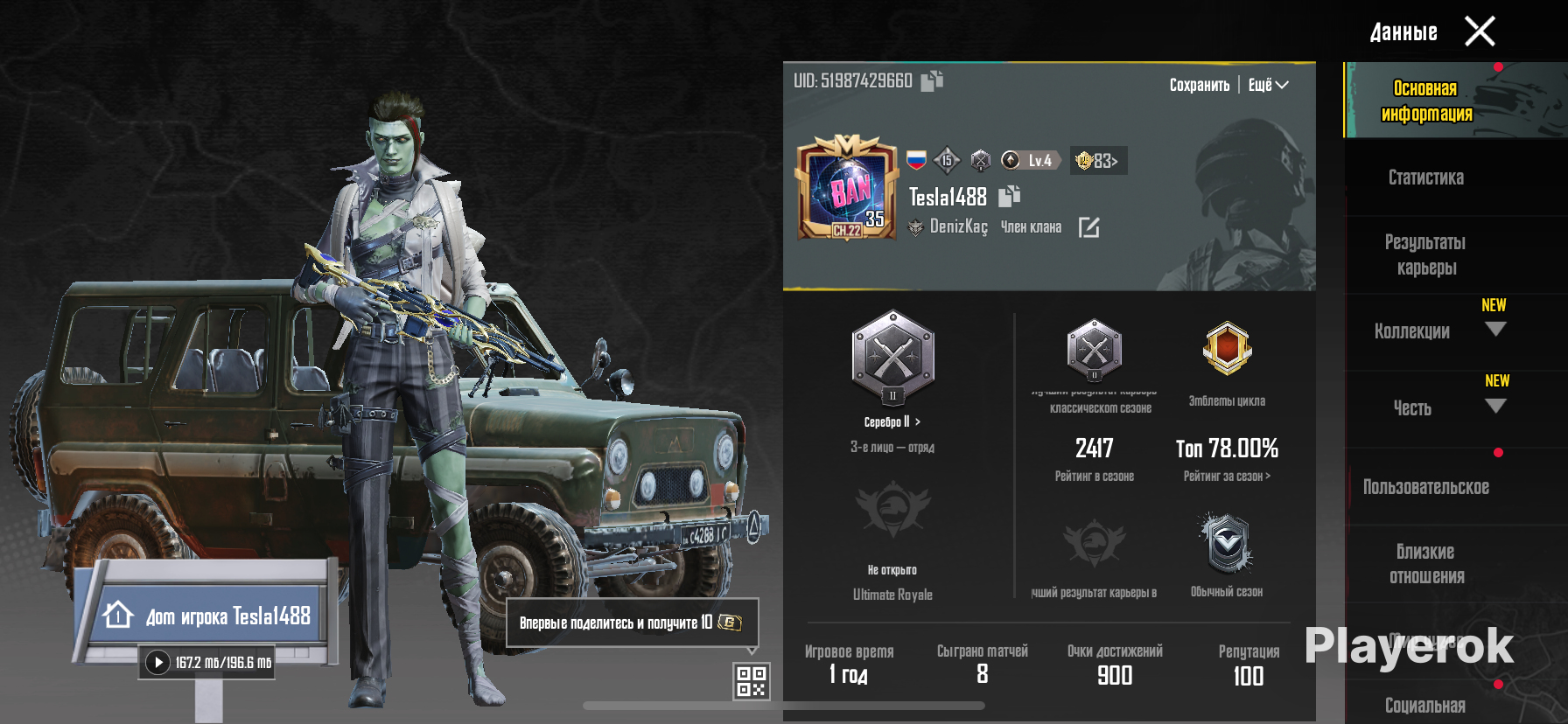
Task: Start the 167.2 мб download
Action: 157,662
